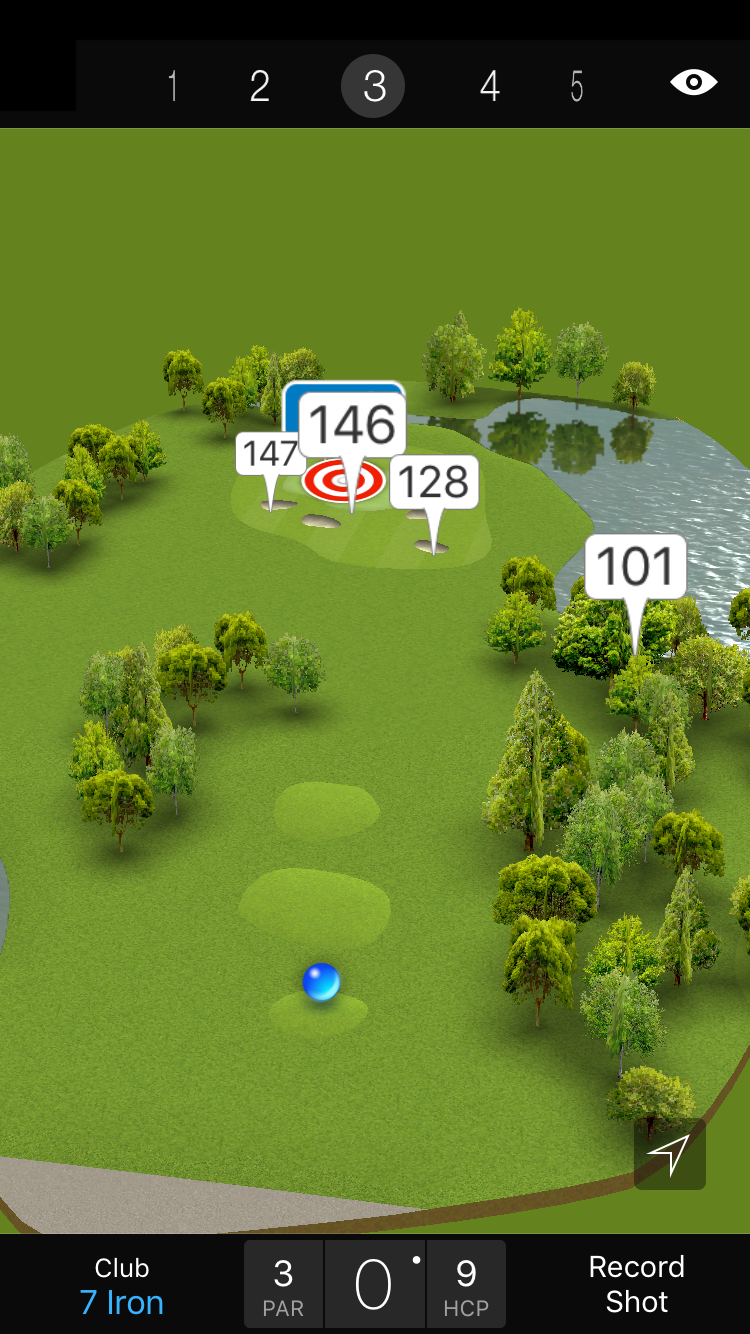Image resolution: width=750 pixels, height=1334 pixels.
Task: Select the 128 yard bunker marker
Action: click(x=434, y=483)
